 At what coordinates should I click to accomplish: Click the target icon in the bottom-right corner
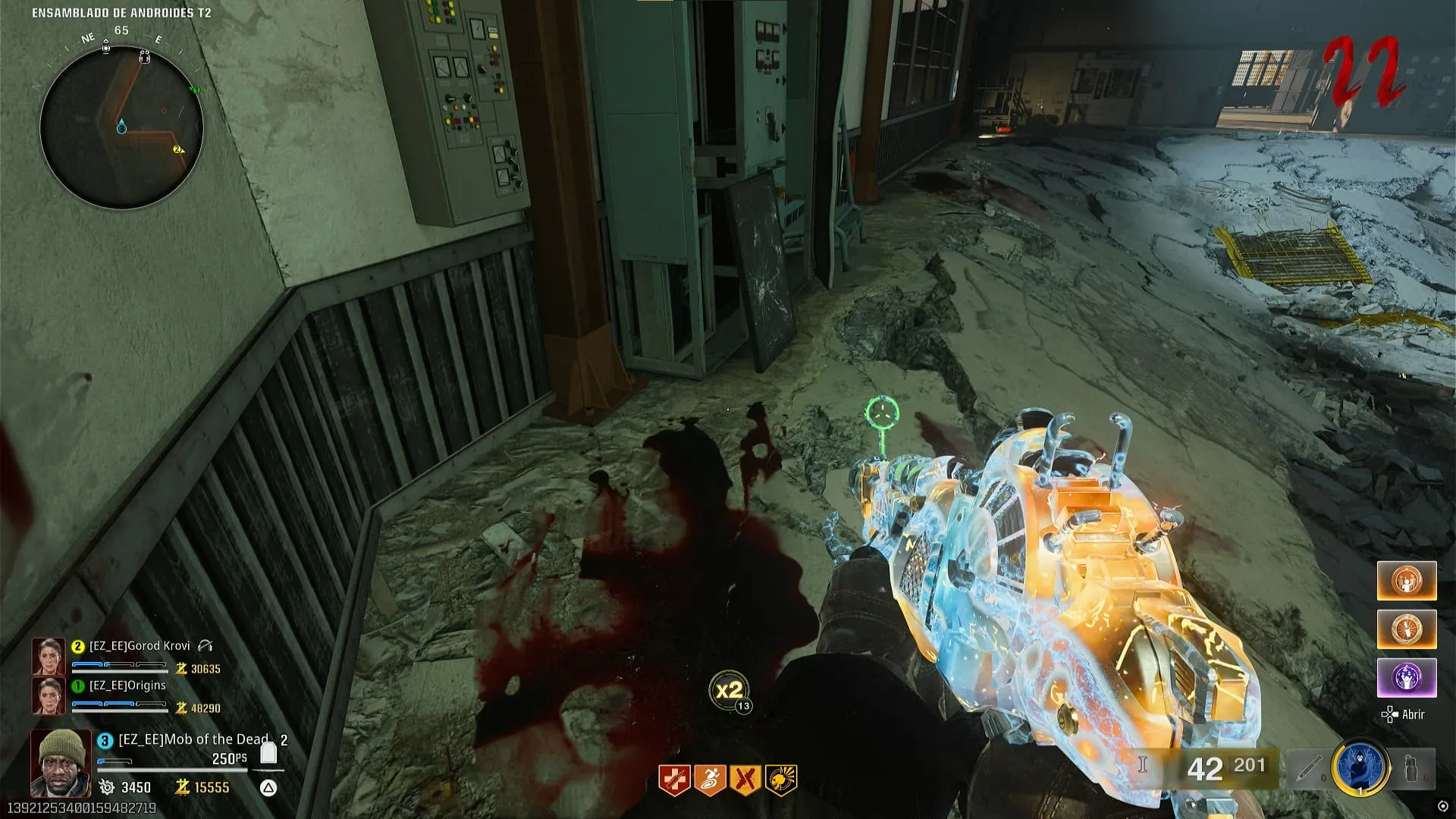1442,806
